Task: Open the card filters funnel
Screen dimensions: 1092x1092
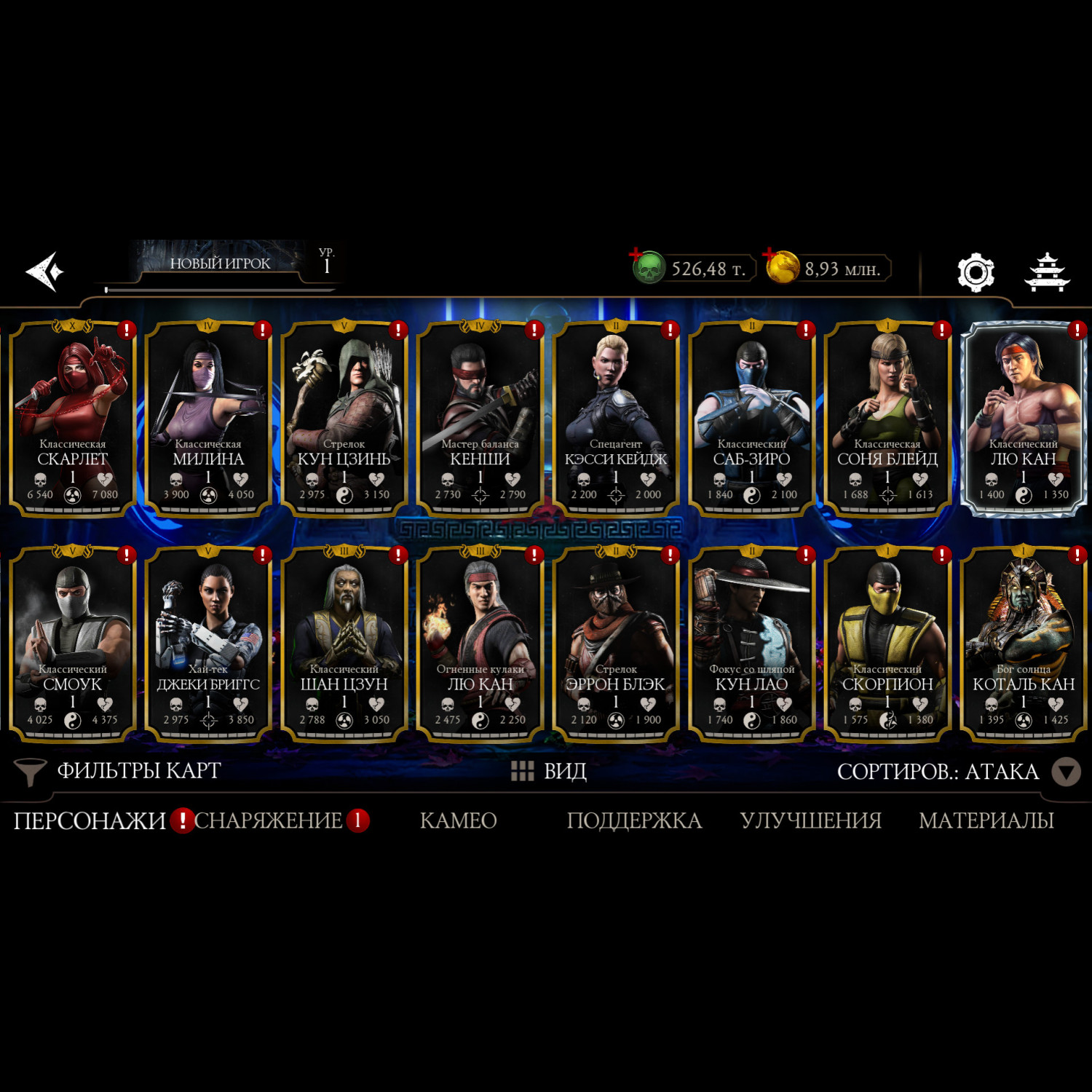Action: [31, 772]
